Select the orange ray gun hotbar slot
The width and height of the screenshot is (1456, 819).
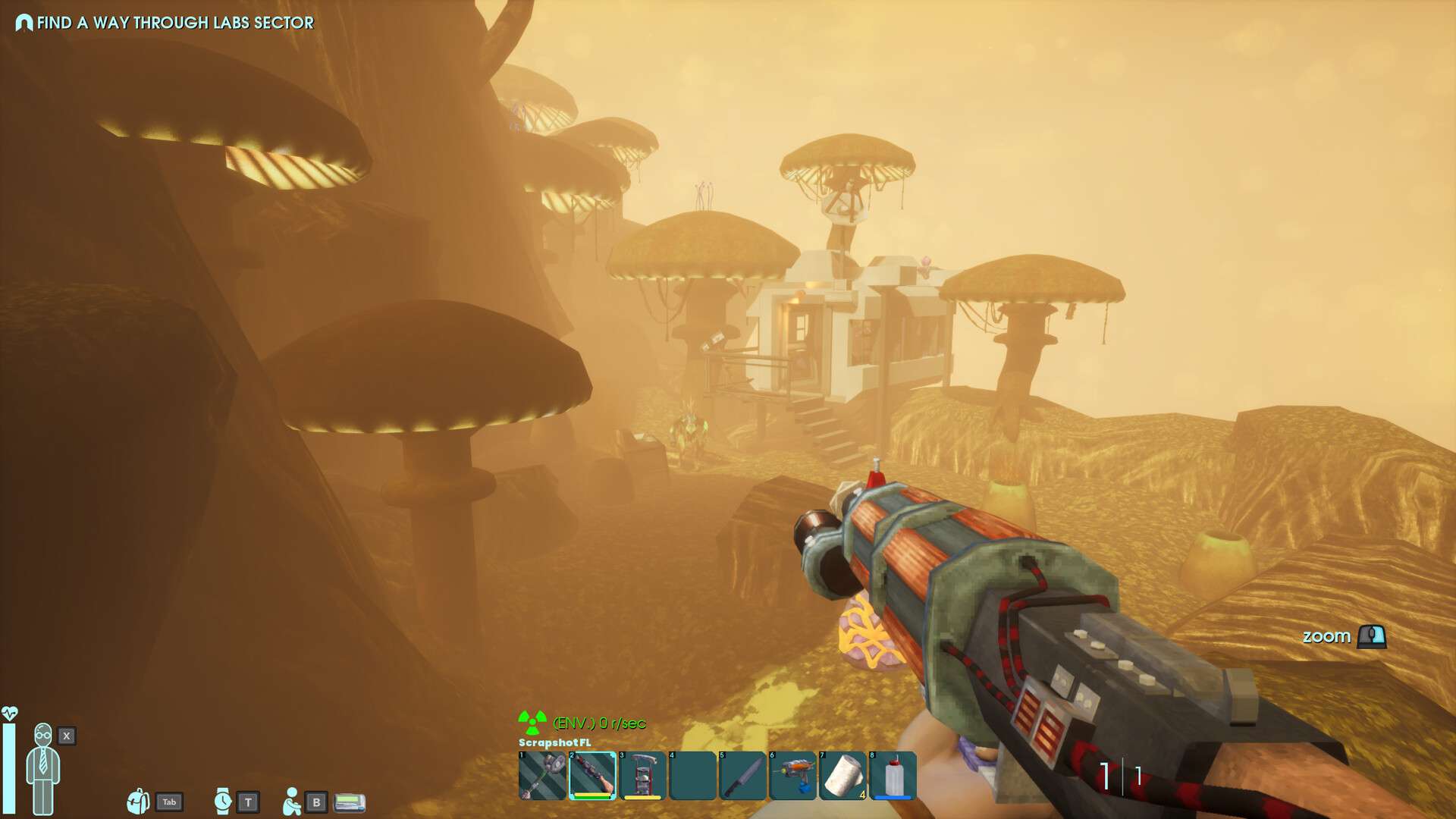click(x=792, y=776)
